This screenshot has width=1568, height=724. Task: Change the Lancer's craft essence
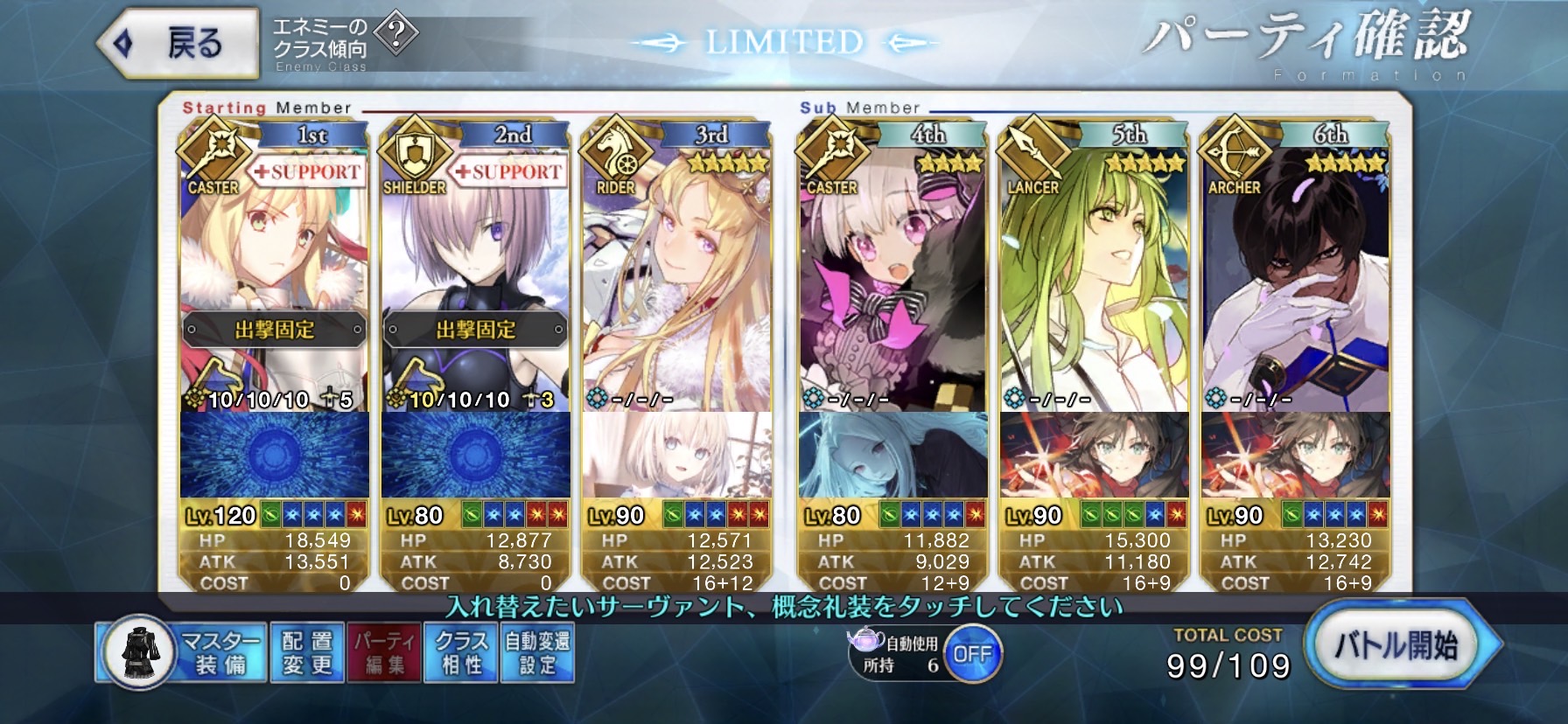(1094, 455)
